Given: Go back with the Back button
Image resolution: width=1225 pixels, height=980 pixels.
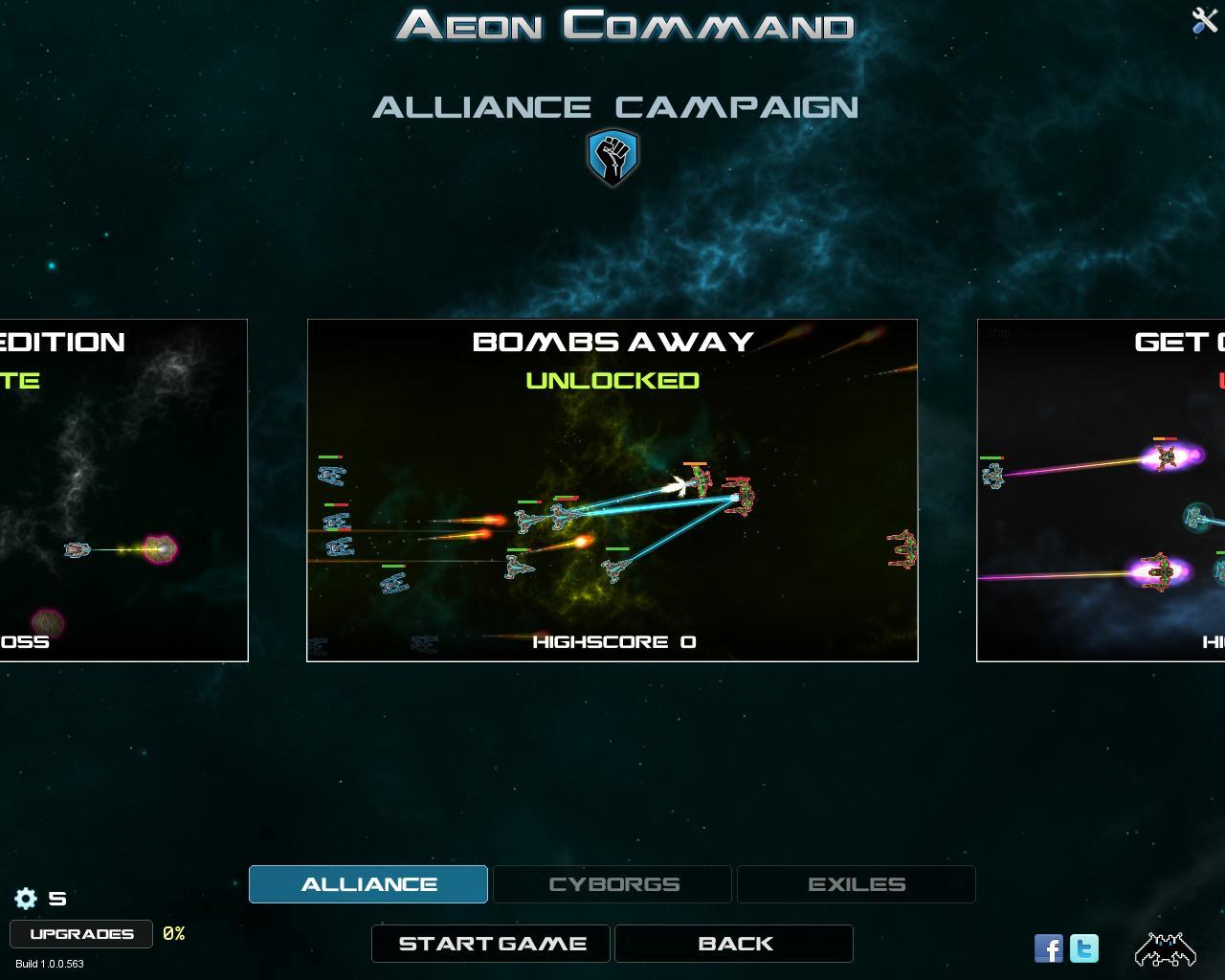Looking at the screenshot, I should click(x=734, y=944).
